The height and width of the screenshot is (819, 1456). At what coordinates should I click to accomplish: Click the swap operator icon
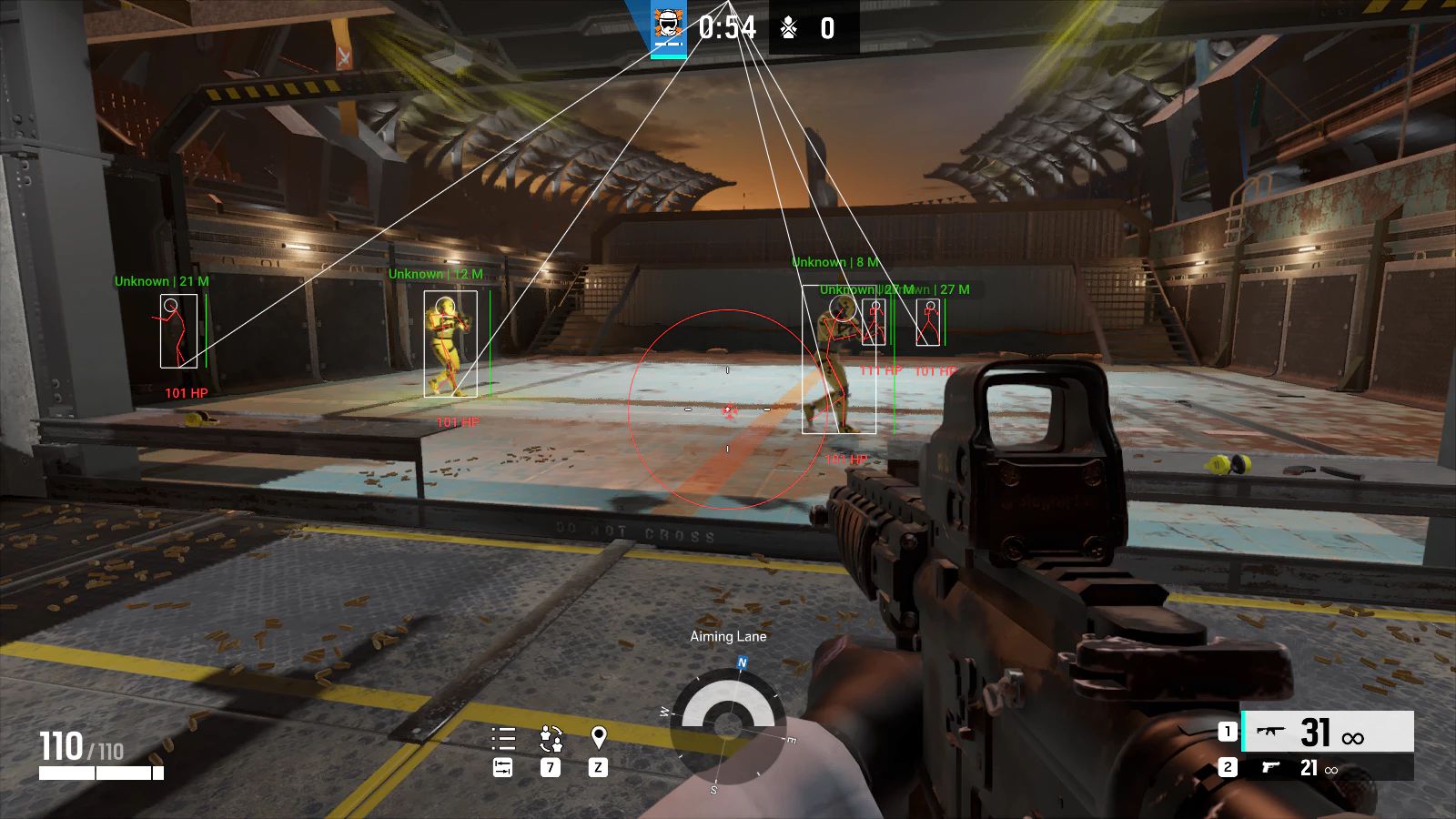pos(551,738)
